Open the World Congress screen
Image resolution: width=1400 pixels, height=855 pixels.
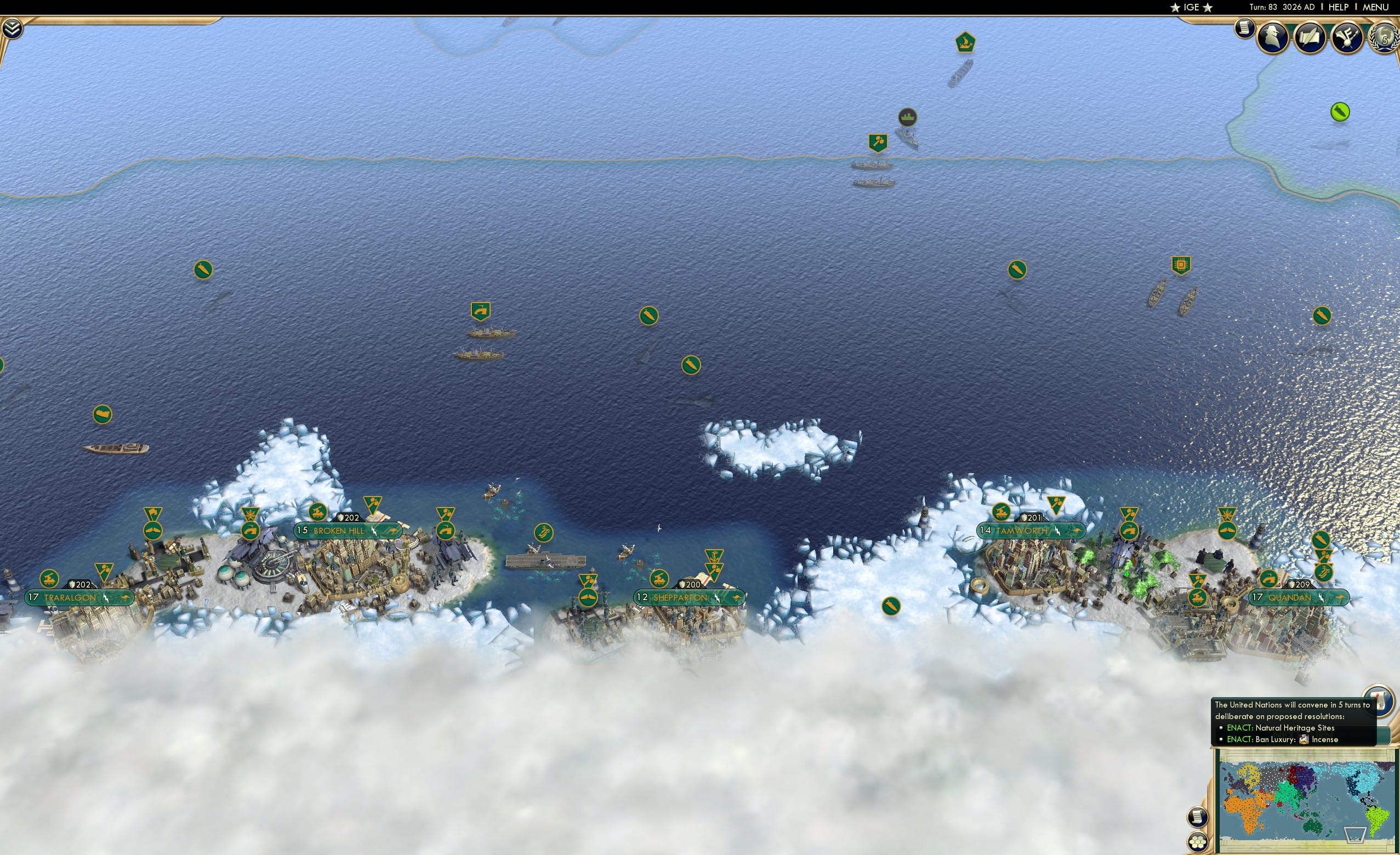tap(1383, 38)
